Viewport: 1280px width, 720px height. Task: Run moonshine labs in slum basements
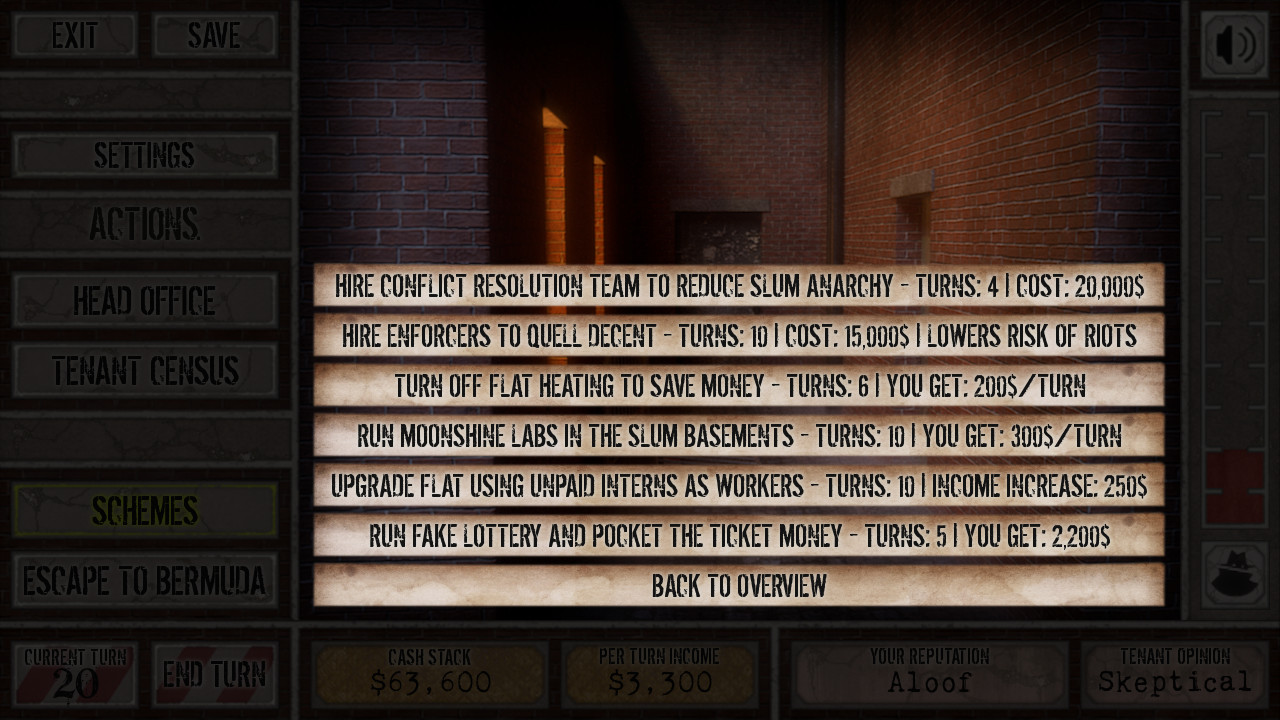(739, 435)
